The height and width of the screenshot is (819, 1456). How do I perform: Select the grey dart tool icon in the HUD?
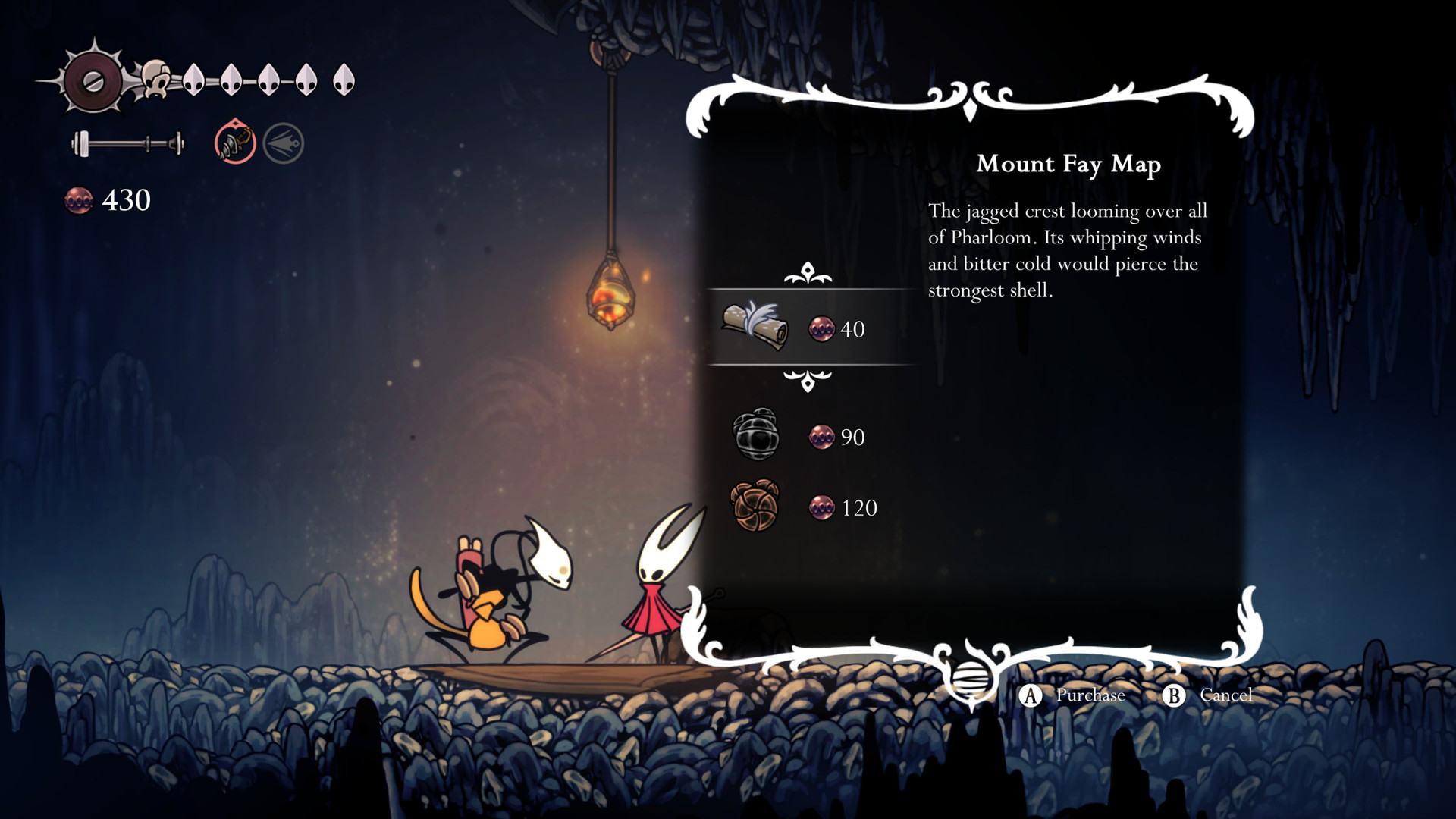click(x=284, y=143)
